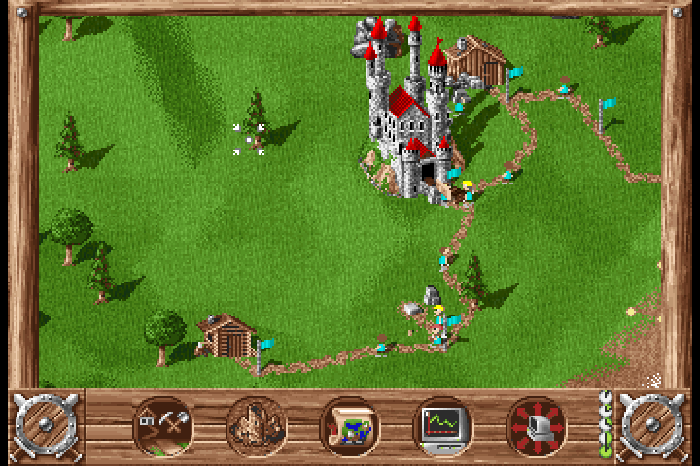The width and height of the screenshot is (700, 466).
Task: Show the statistics monitor screen
Action: pyautogui.click(x=443, y=426)
